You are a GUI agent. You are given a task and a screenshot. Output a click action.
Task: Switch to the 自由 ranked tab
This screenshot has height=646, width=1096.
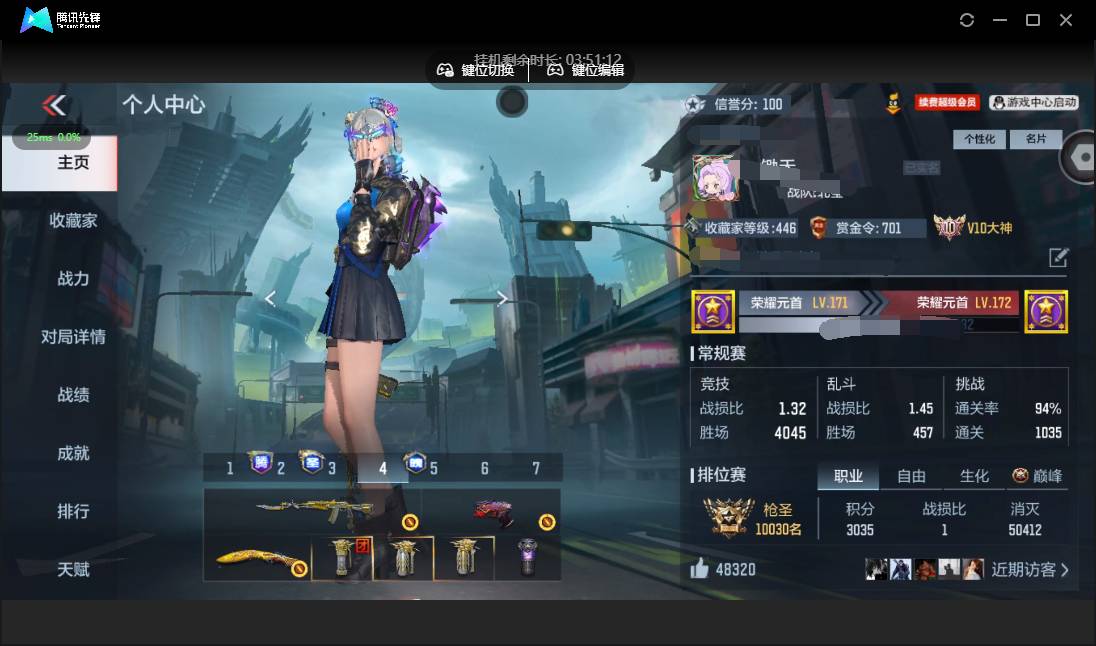[911, 476]
